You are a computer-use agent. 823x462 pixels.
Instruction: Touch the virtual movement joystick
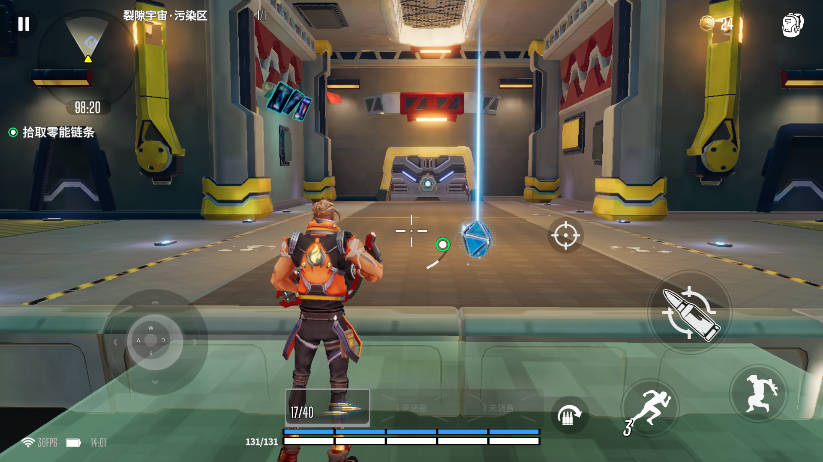(150, 341)
